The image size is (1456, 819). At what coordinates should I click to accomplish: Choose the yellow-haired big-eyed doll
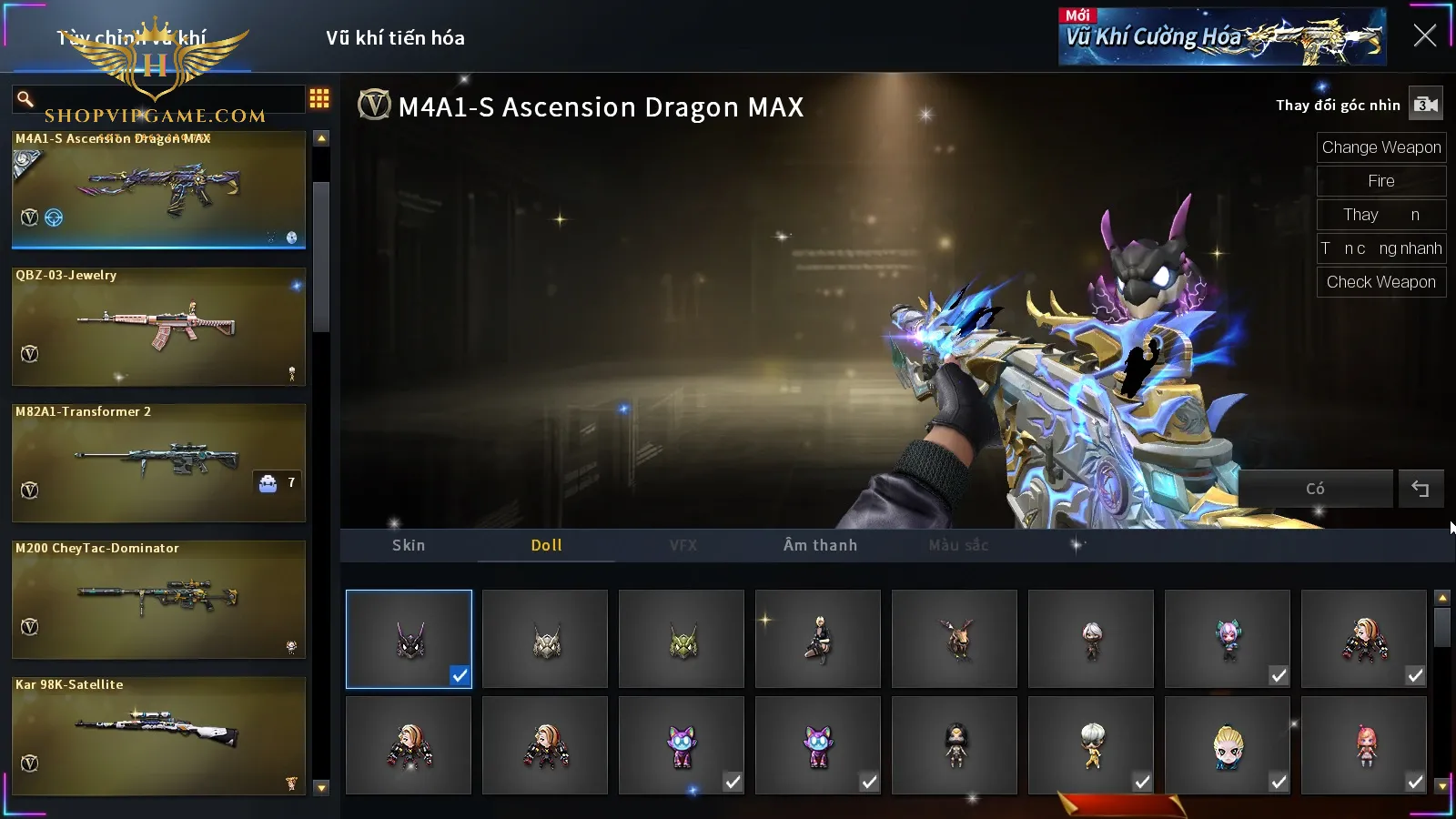coord(1228,745)
